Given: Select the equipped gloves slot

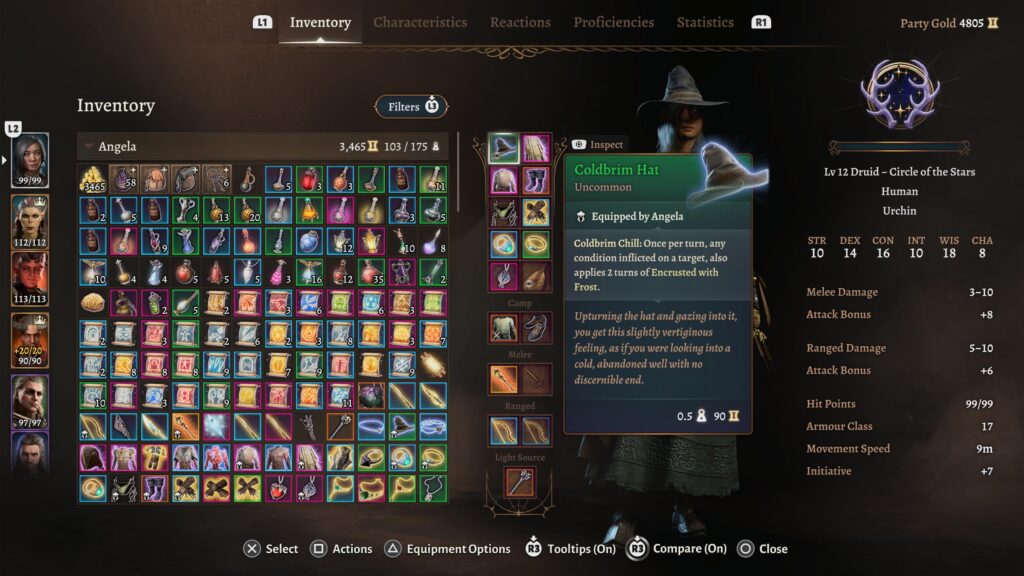Looking at the screenshot, I should [536, 212].
